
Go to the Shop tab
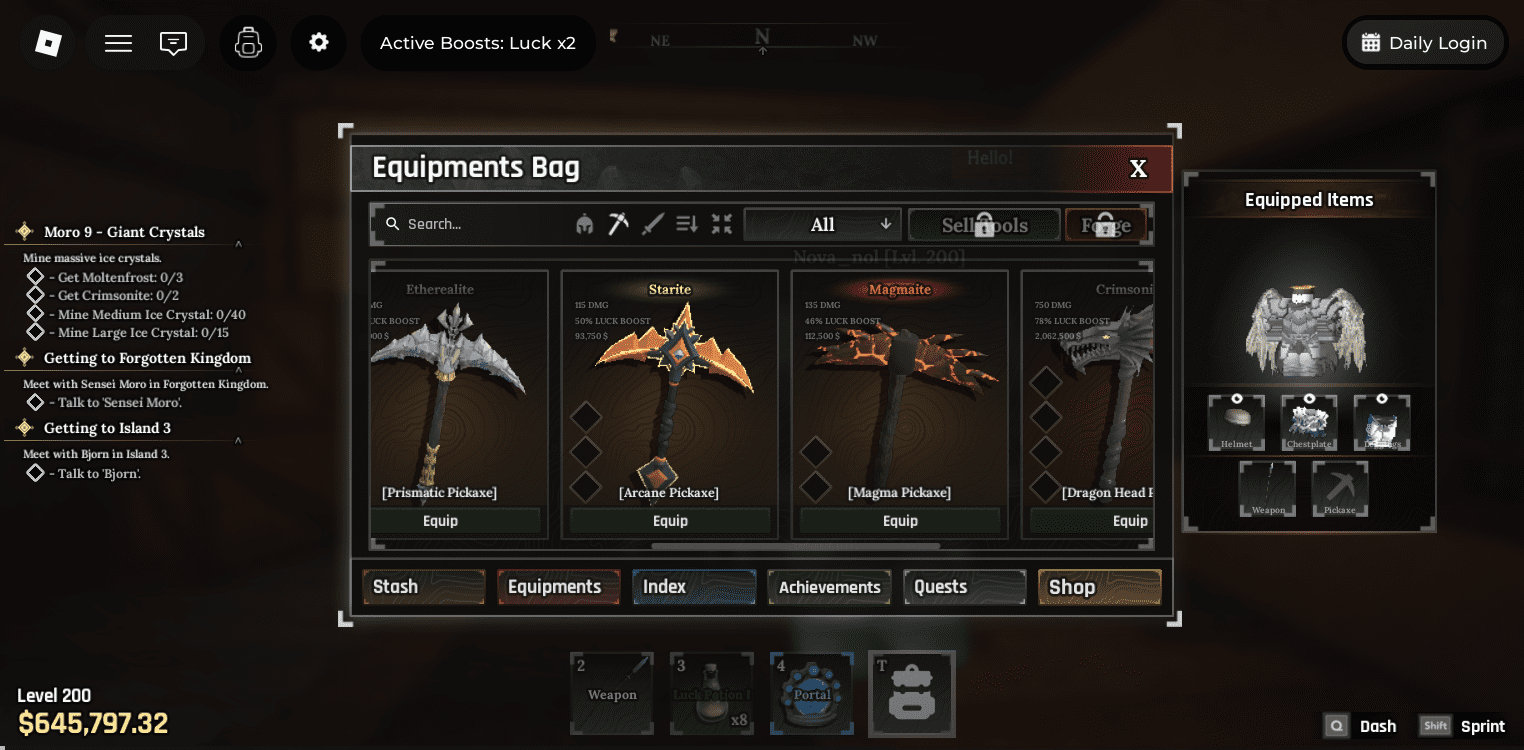[x=1099, y=587]
